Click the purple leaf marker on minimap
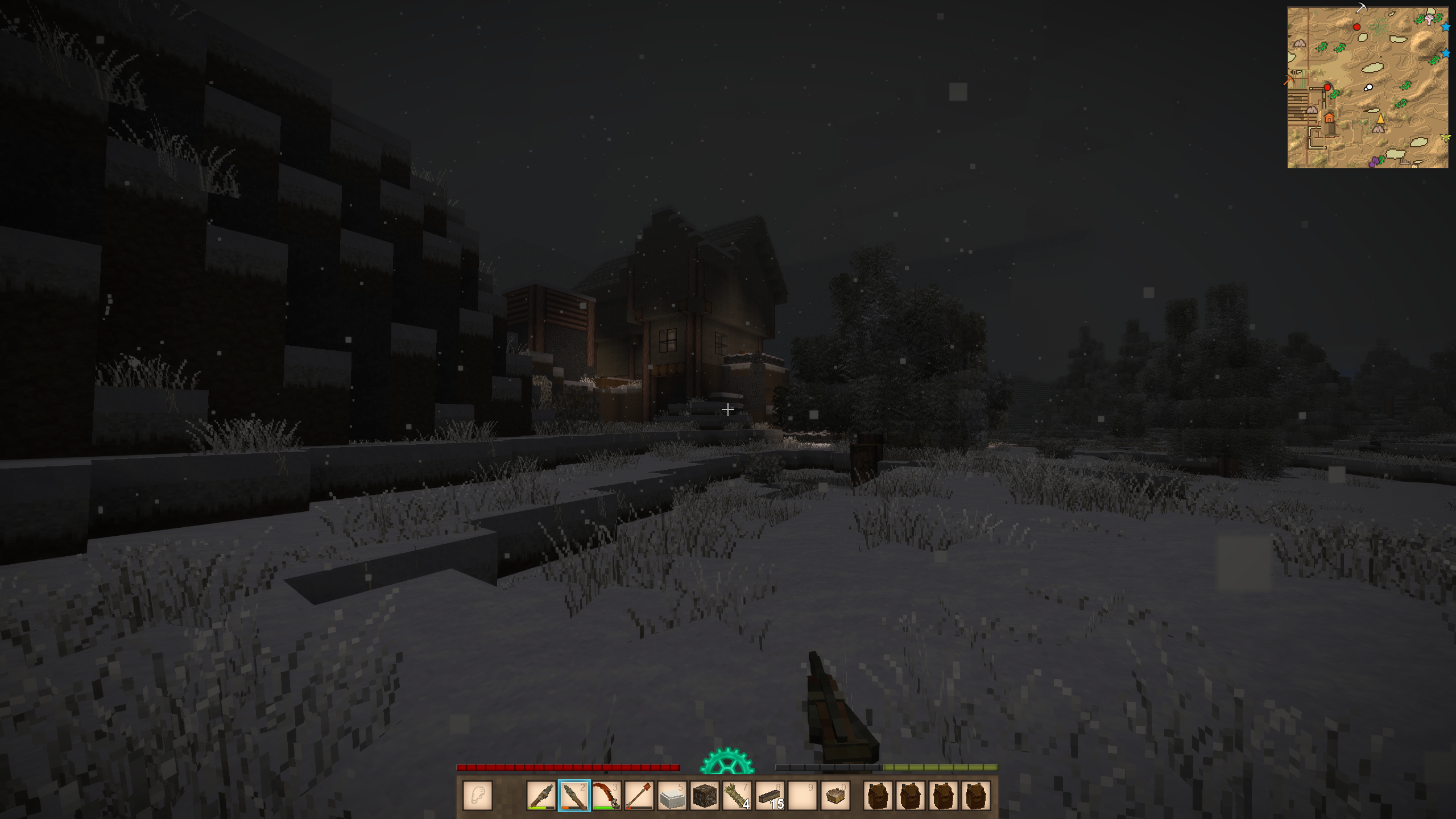 pos(1375,162)
